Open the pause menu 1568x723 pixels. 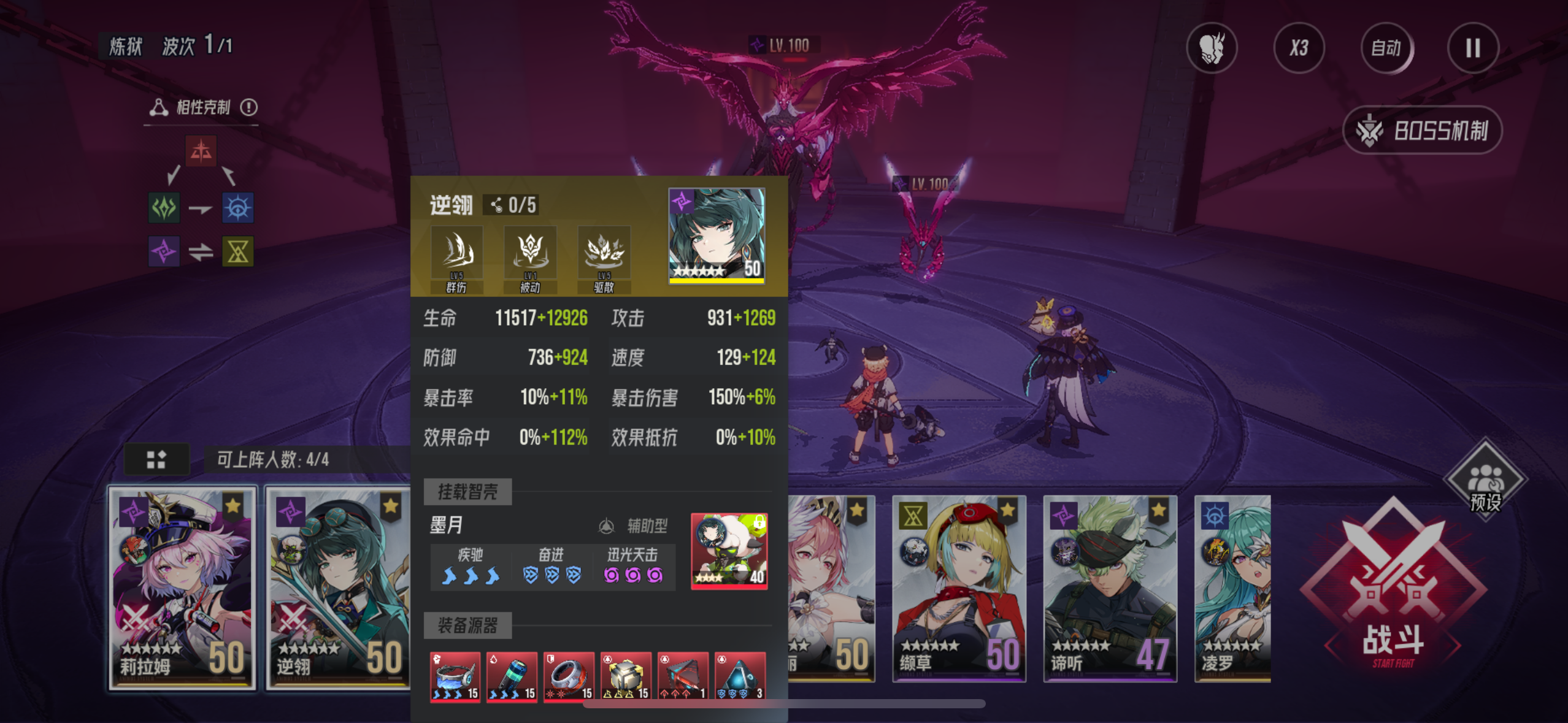(x=1472, y=48)
